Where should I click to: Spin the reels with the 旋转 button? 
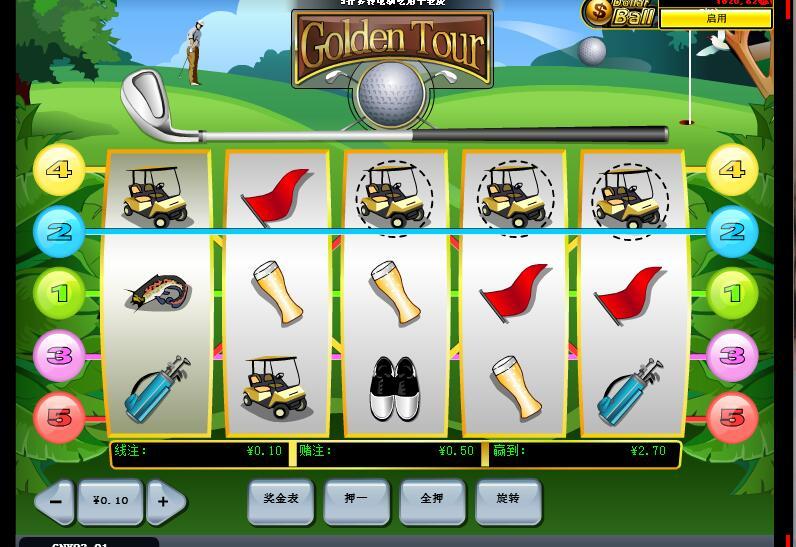tap(508, 500)
